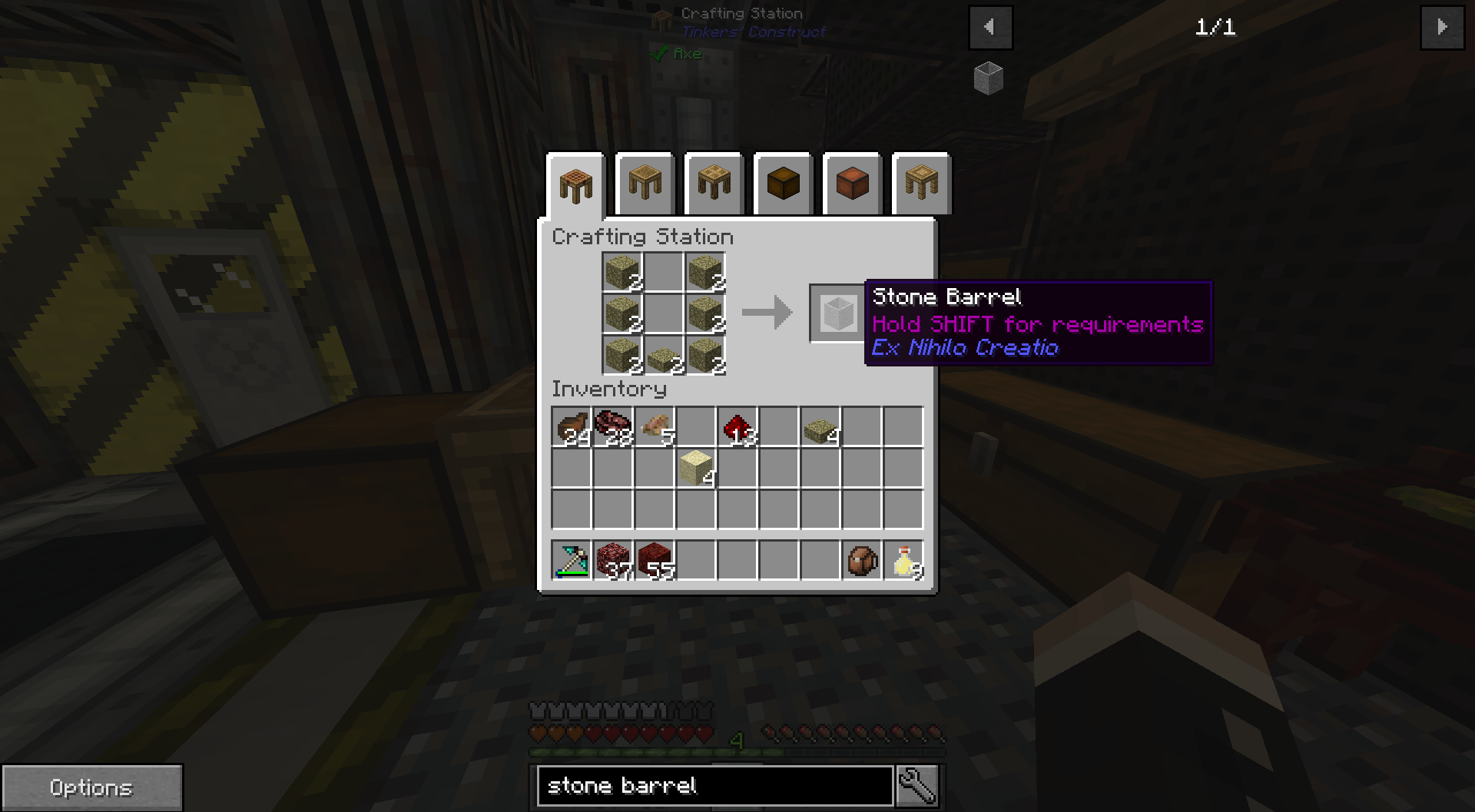1475x812 pixels.
Task: Open the wrench config button beside search
Action: (x=917, y=786)
